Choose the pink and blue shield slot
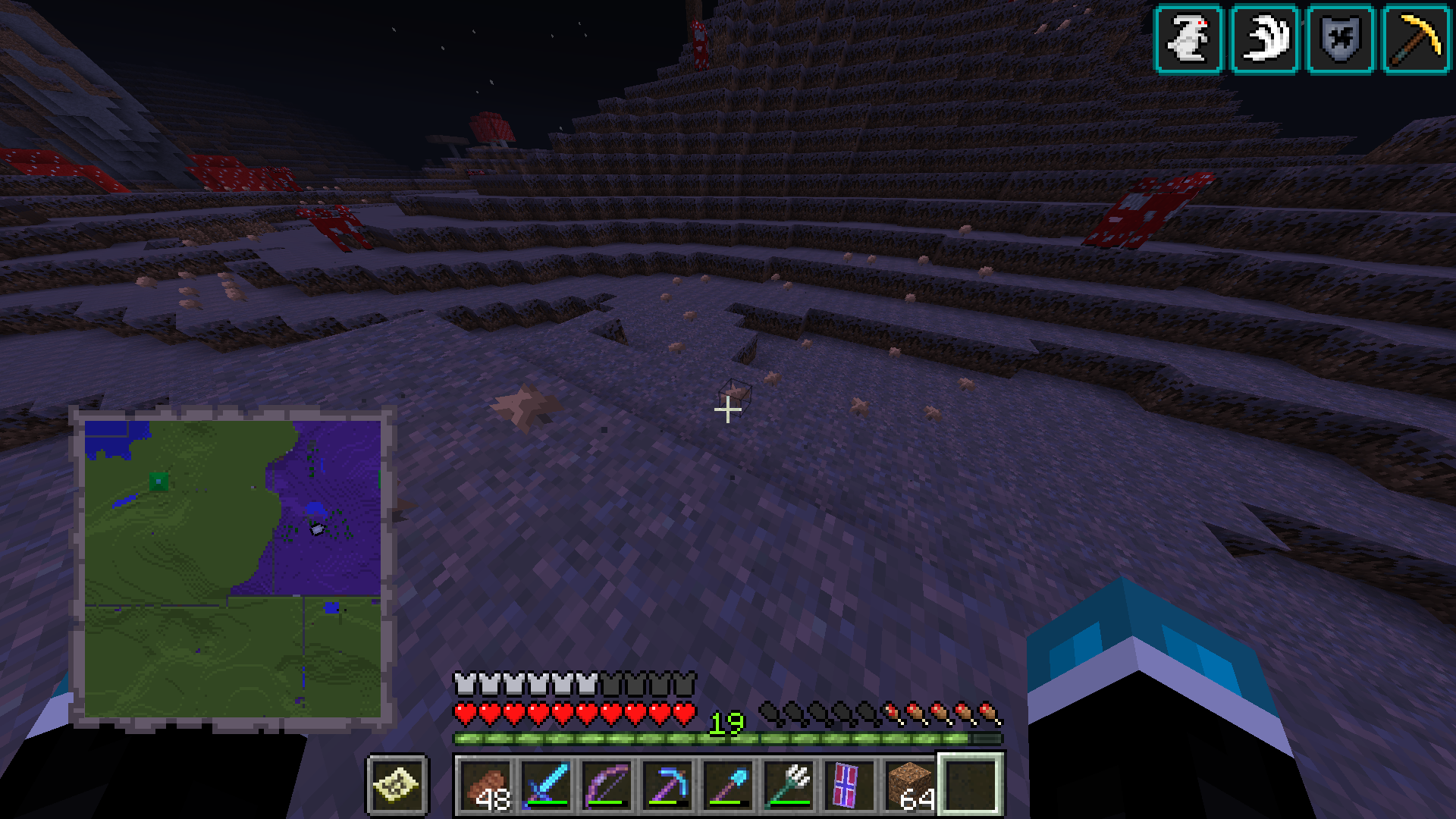This screenshot has width=1456, height=819. (850, 785)
